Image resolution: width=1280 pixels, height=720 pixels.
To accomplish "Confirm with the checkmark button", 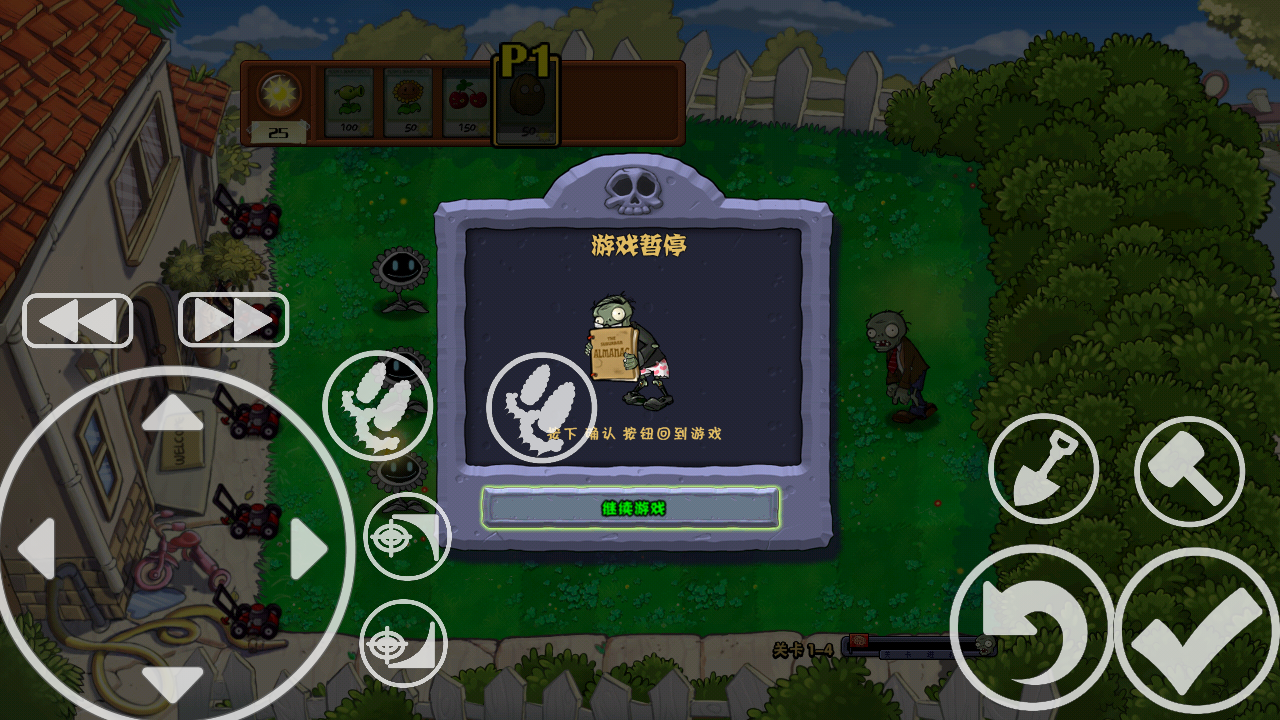I will point(1187,628).
